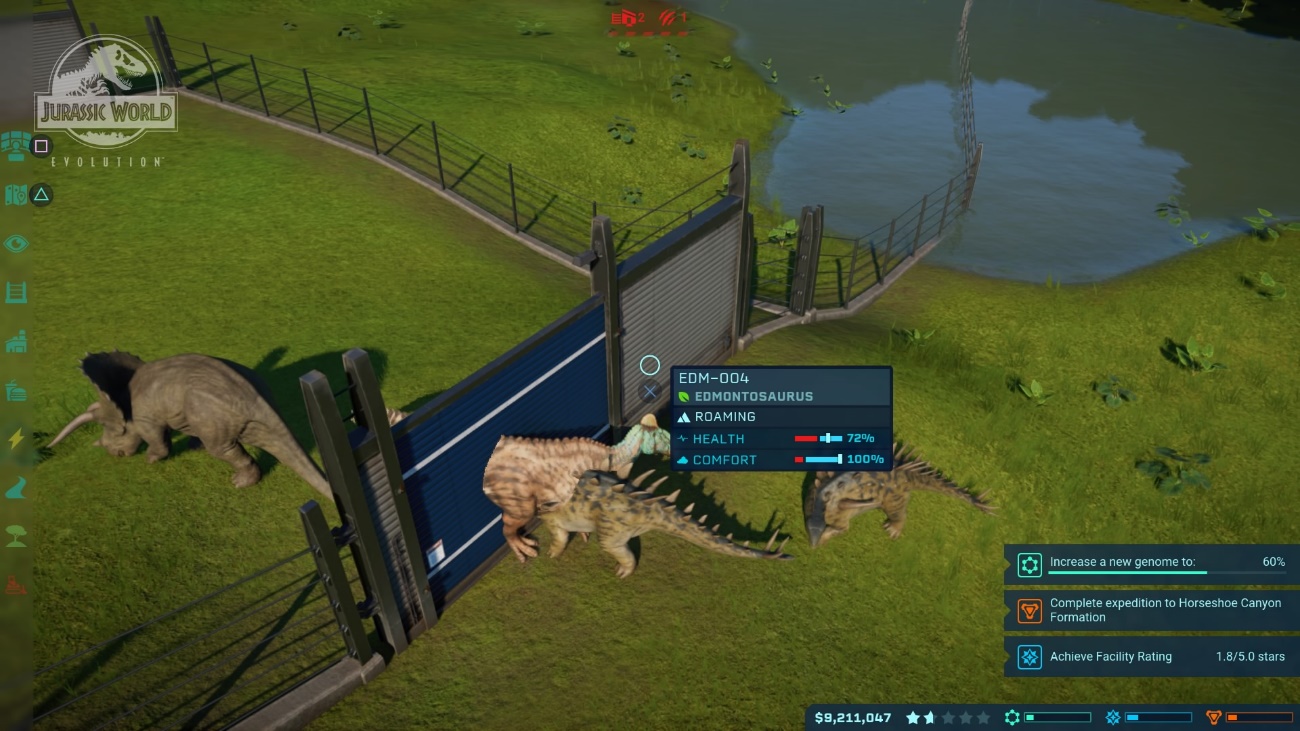This screenshot has height=731, width=1300.
Task: Click the red broken fence alert
Action: (x=629, y=18)
